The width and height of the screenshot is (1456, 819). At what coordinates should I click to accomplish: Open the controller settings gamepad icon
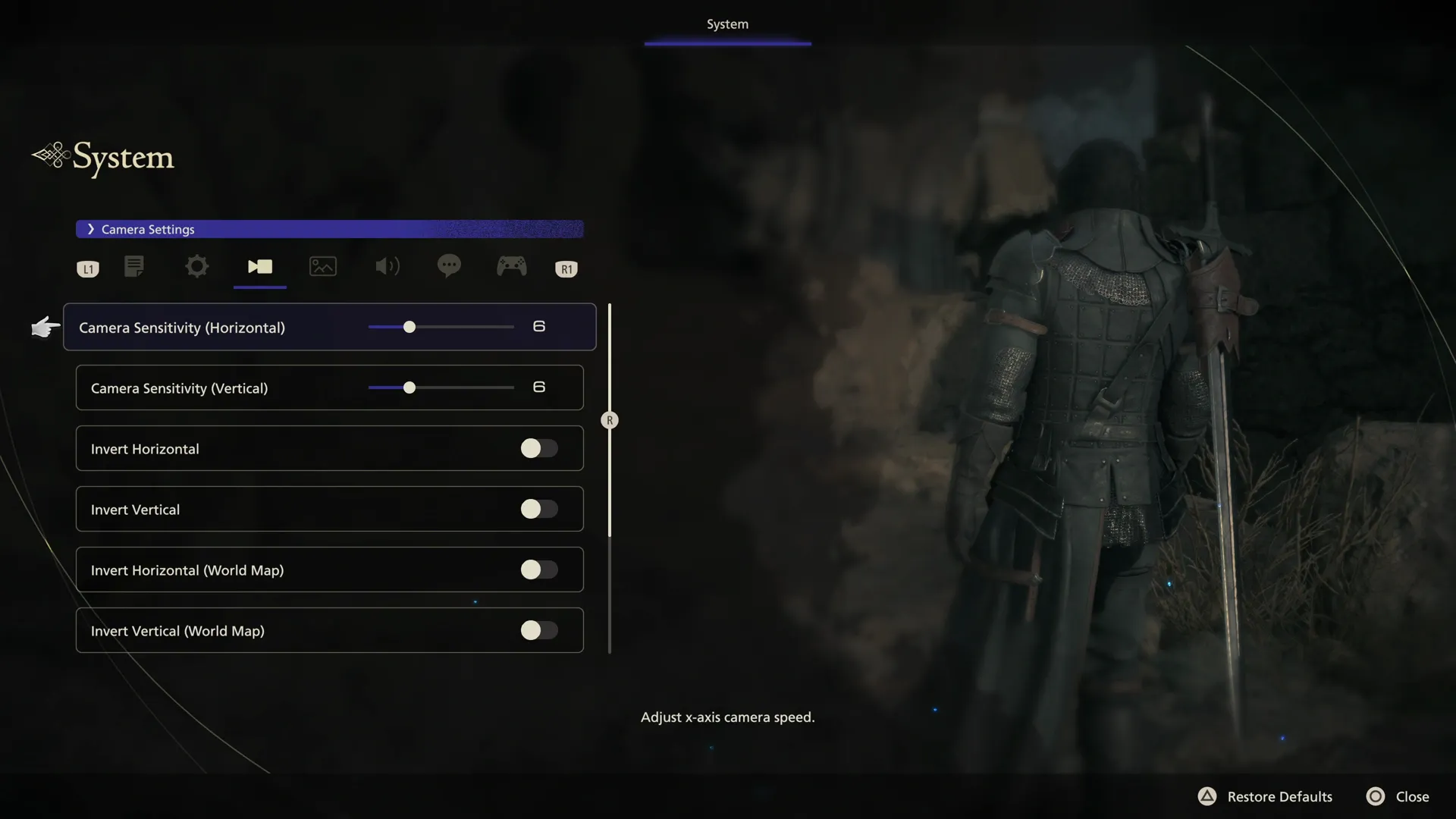[512, 266]
